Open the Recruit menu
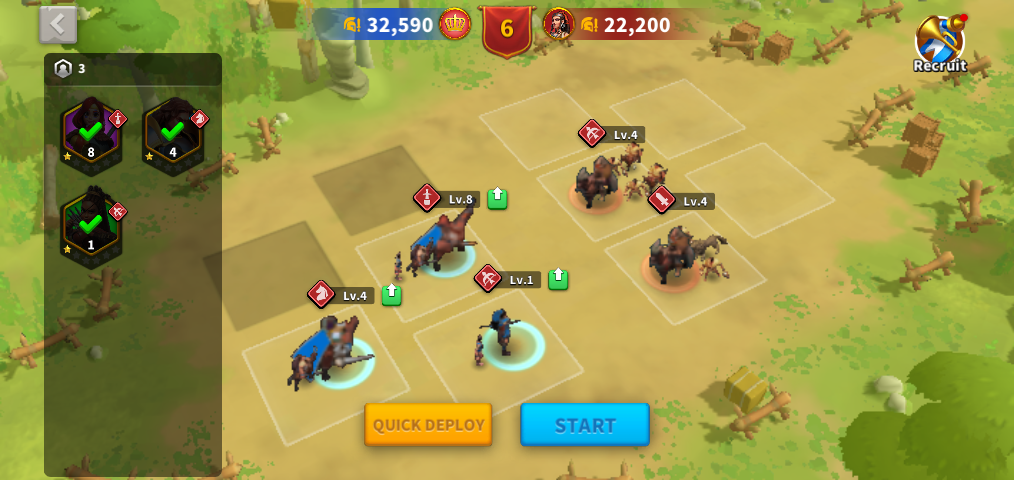 pos(940,44)
